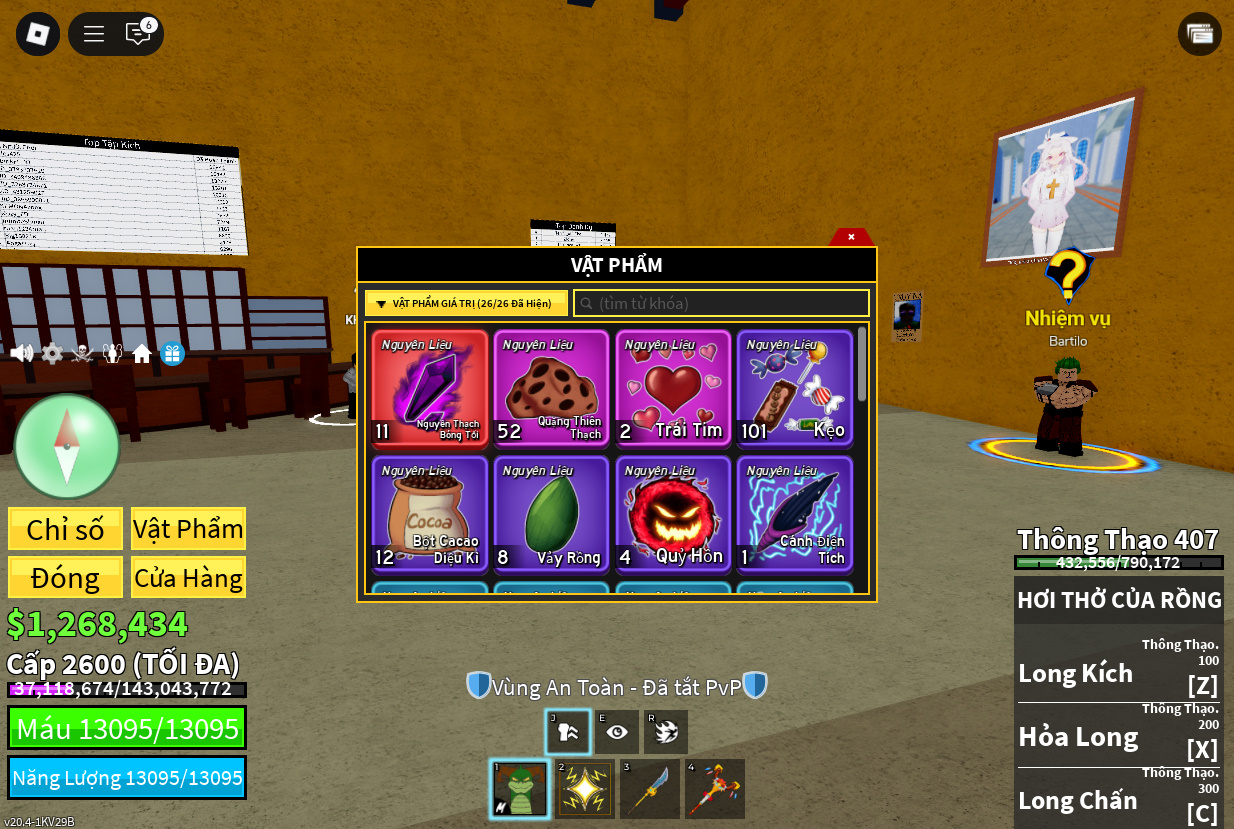Select the Nguyên Thạch Bóng Tối item
Viewport: 1234px width, 829px height.
[430, 388]
